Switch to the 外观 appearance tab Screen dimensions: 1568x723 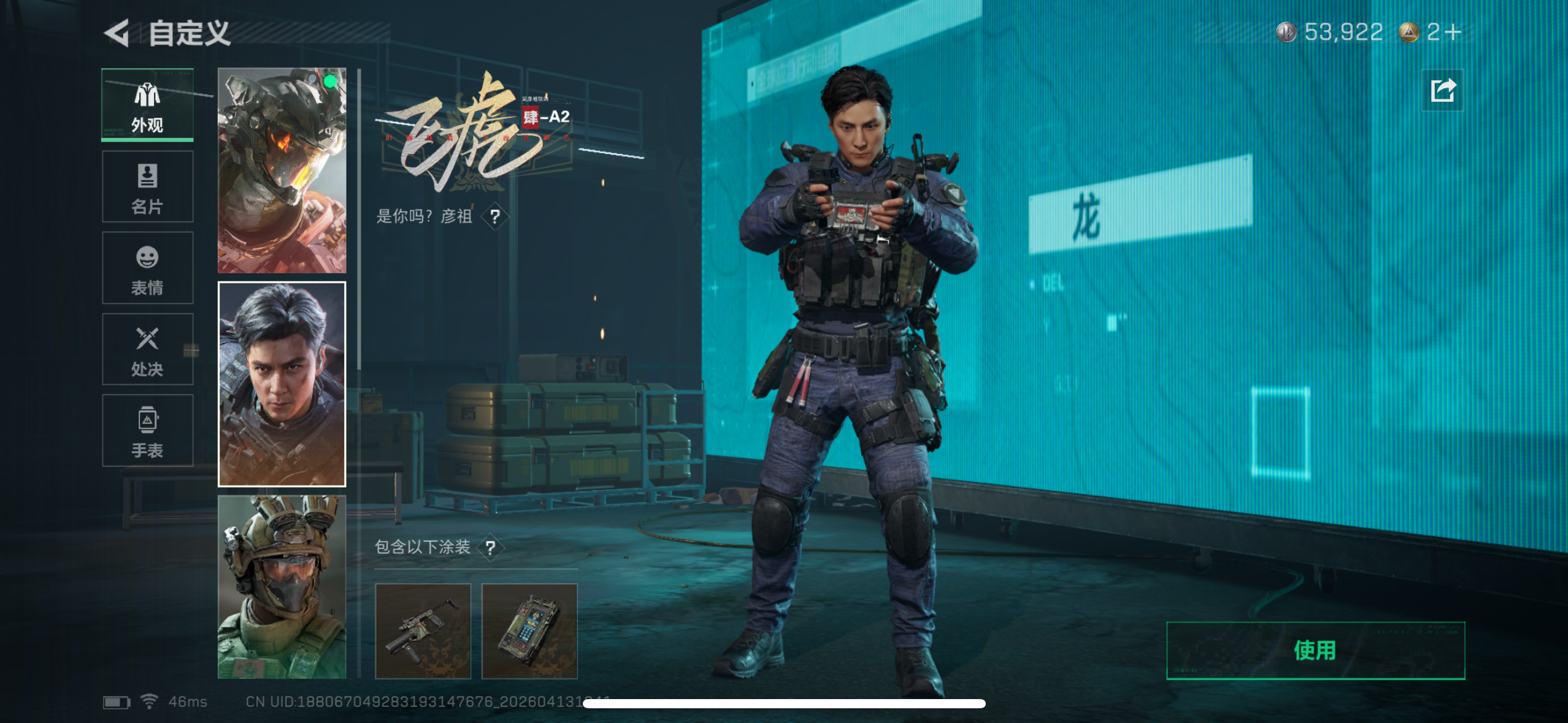click(x=147, y=105)
